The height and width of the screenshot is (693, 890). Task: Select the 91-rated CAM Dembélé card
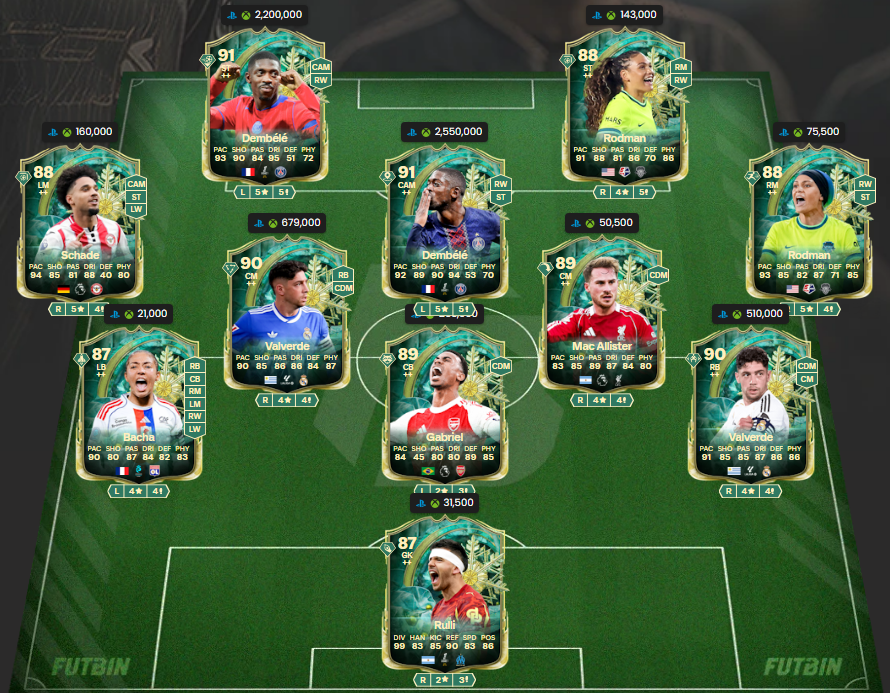[x=444, y=222]
